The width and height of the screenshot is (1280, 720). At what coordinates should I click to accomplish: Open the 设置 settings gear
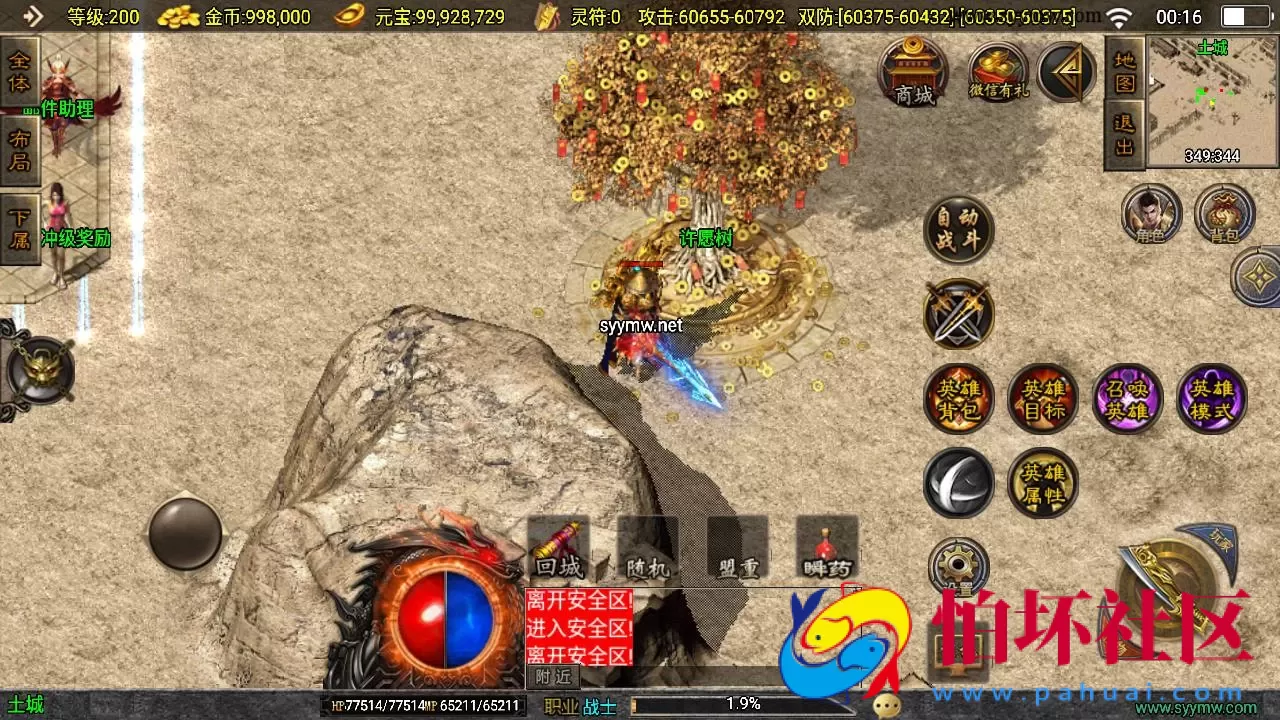(x=958, y=565)
